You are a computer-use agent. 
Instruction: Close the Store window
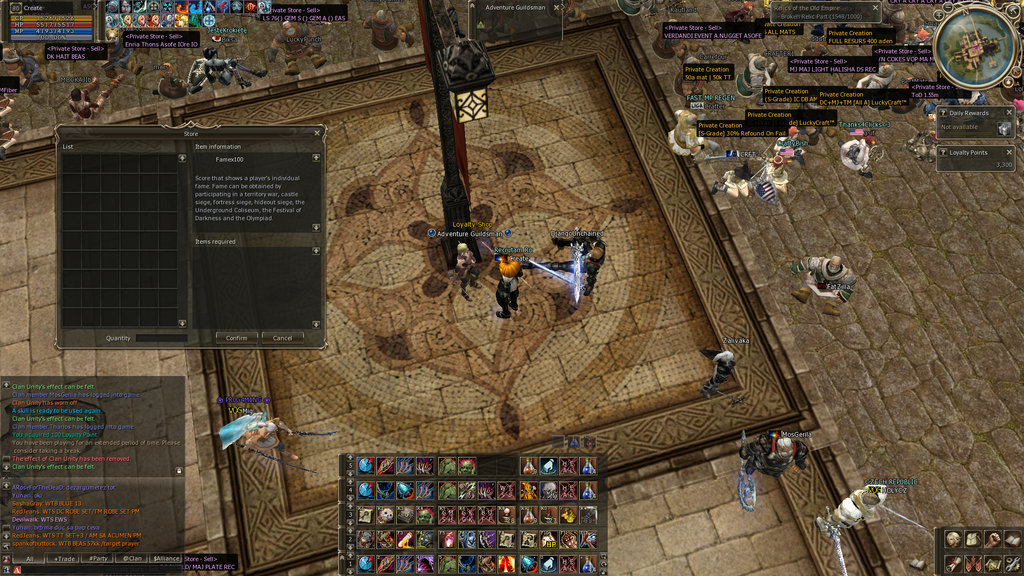click(x=317, y=132)
